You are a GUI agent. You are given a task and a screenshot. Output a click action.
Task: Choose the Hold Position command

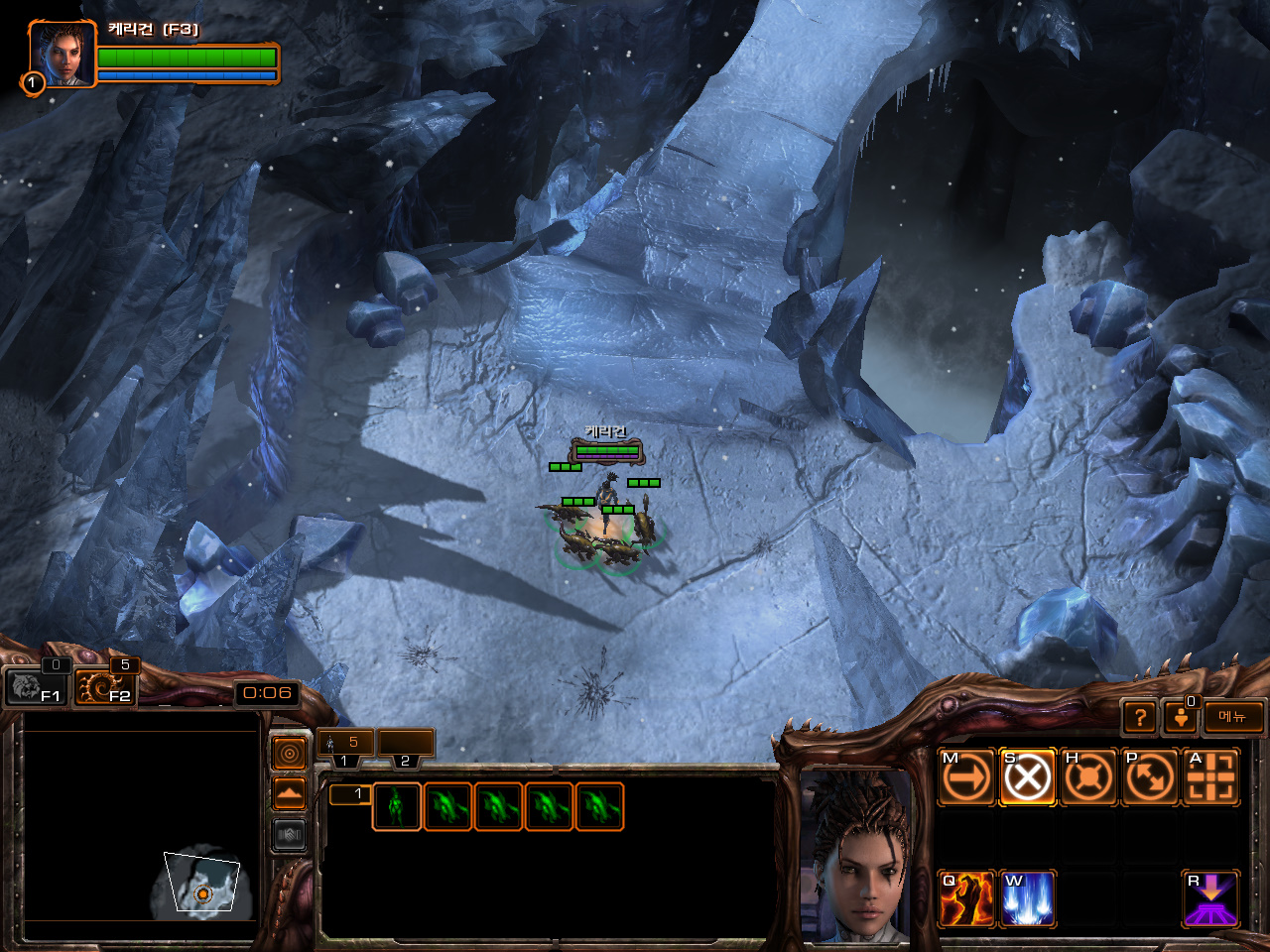click(1088, 776)
